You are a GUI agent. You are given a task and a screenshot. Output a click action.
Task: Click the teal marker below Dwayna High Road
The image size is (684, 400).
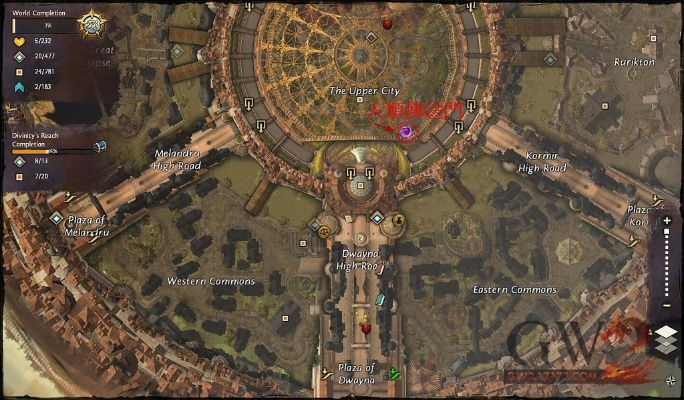pyautogui.click(x=380, y=300)
